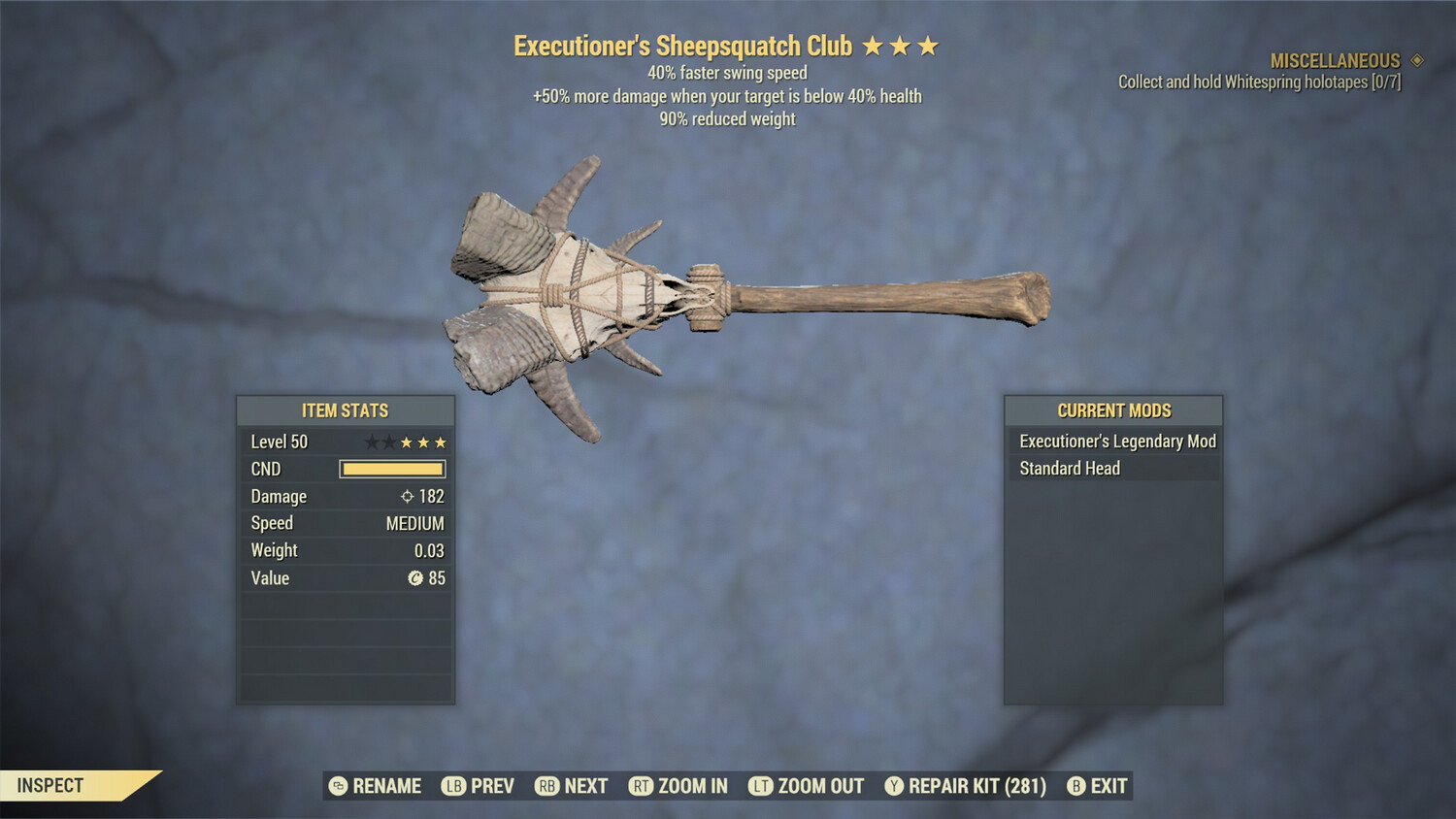1456x819 pixels.
Task: Click the caps currency icon next to Value
Action: coord(417,578)
